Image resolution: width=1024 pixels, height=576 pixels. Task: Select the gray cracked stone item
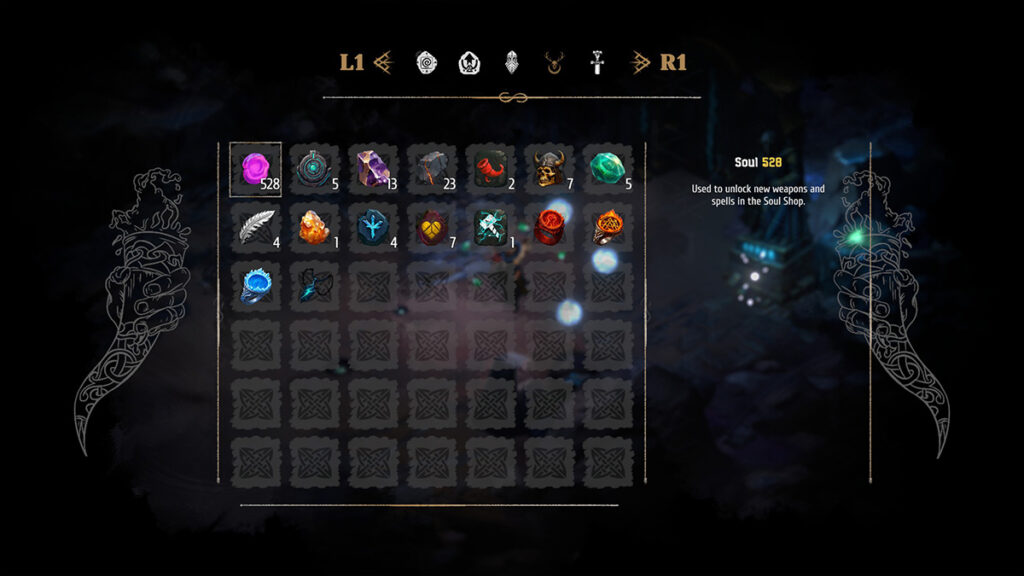pos(432,169)
